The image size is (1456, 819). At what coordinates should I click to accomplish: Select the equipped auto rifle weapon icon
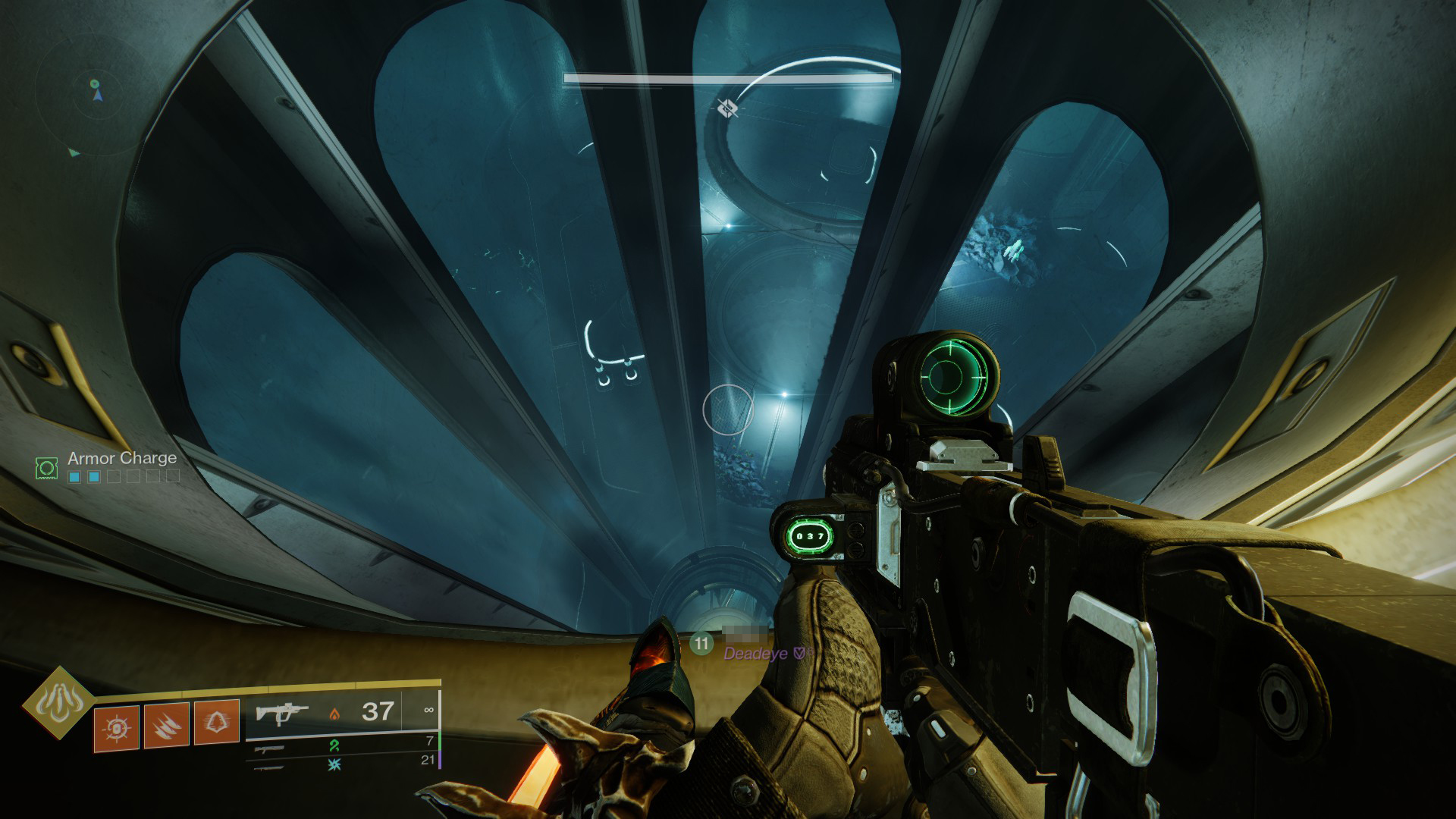pyautogui.click(x=281, y=713)
